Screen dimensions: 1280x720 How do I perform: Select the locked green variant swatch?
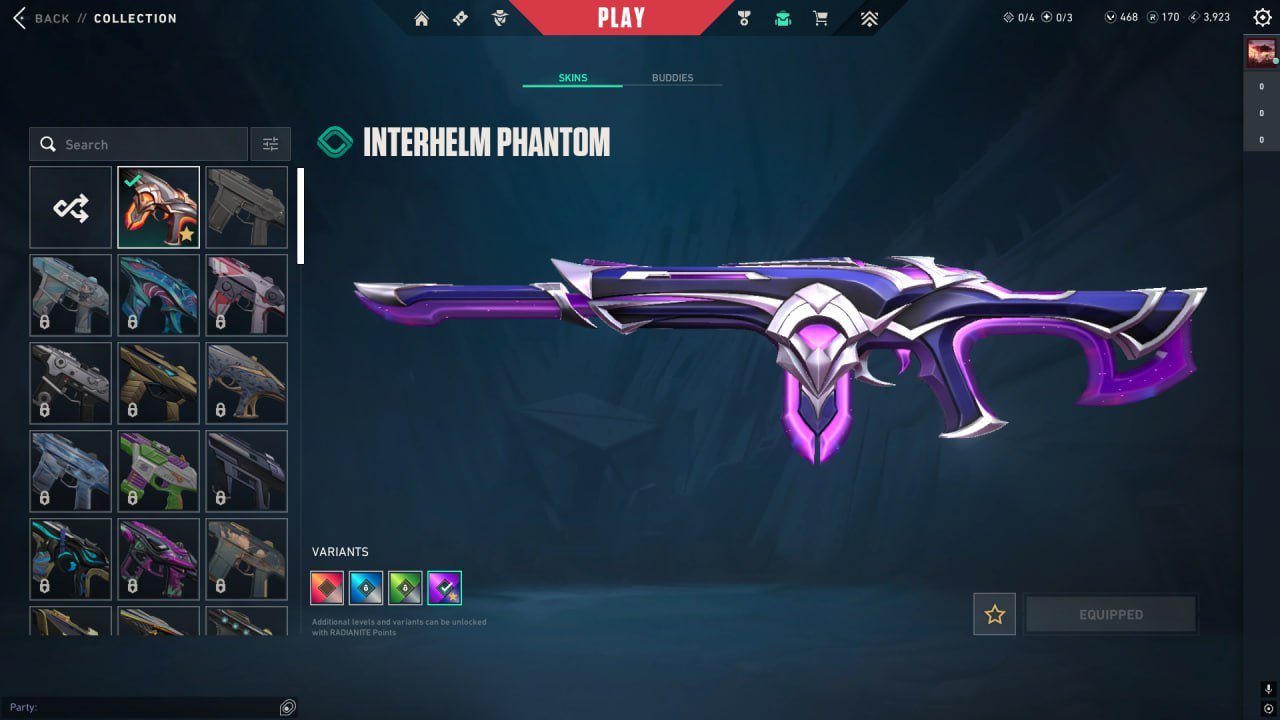(405, 587)
